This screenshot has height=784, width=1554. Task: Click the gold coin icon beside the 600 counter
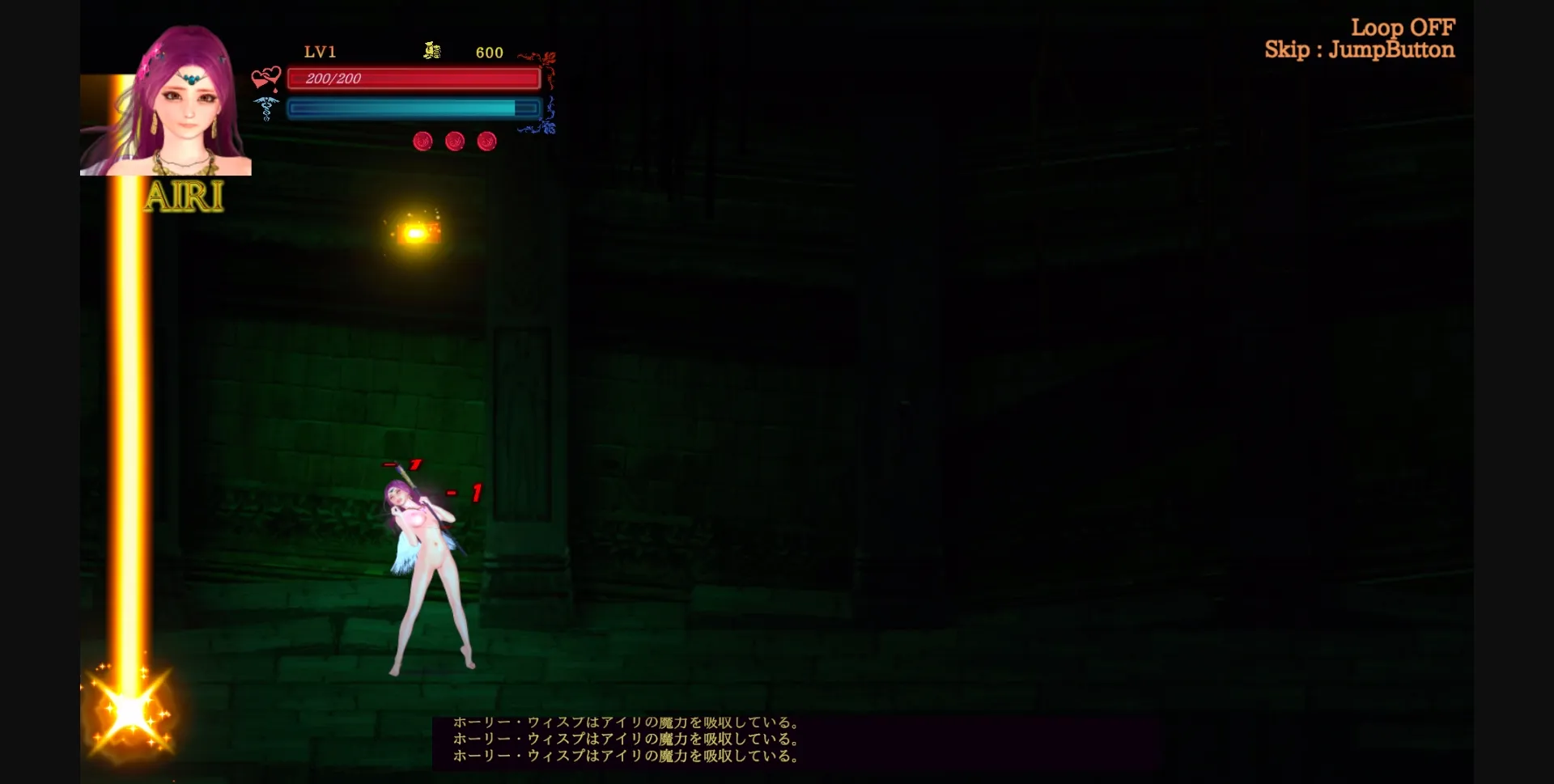point(432,51)
